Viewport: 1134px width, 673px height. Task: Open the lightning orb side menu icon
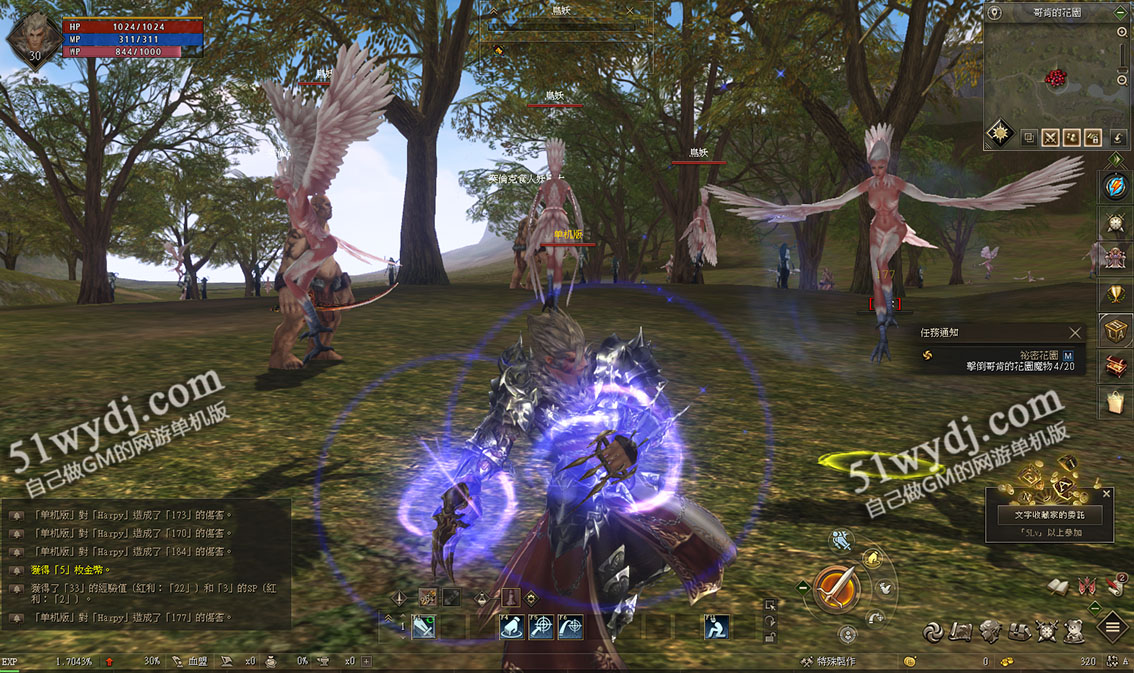pos(1115,186)
